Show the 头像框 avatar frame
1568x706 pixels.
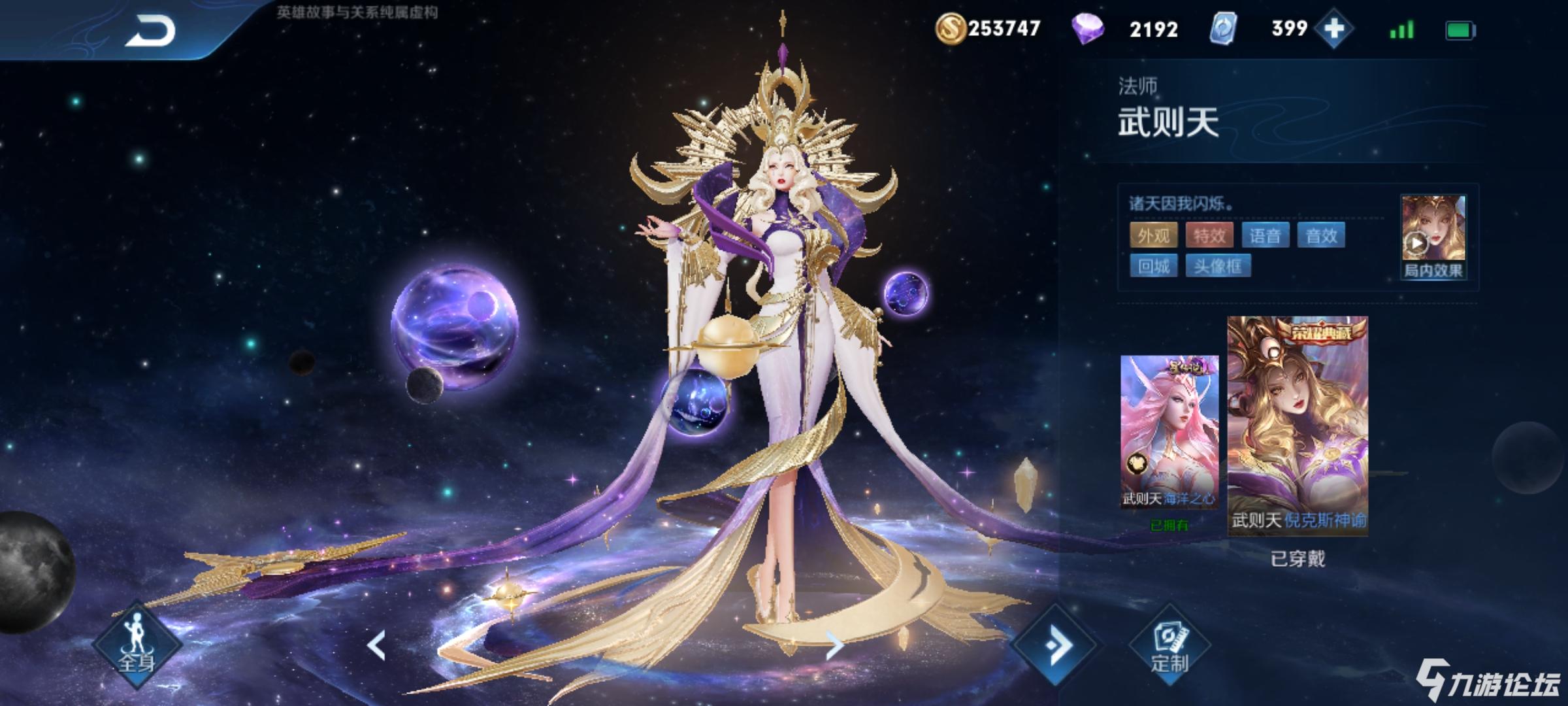[x=1217, y=266]
